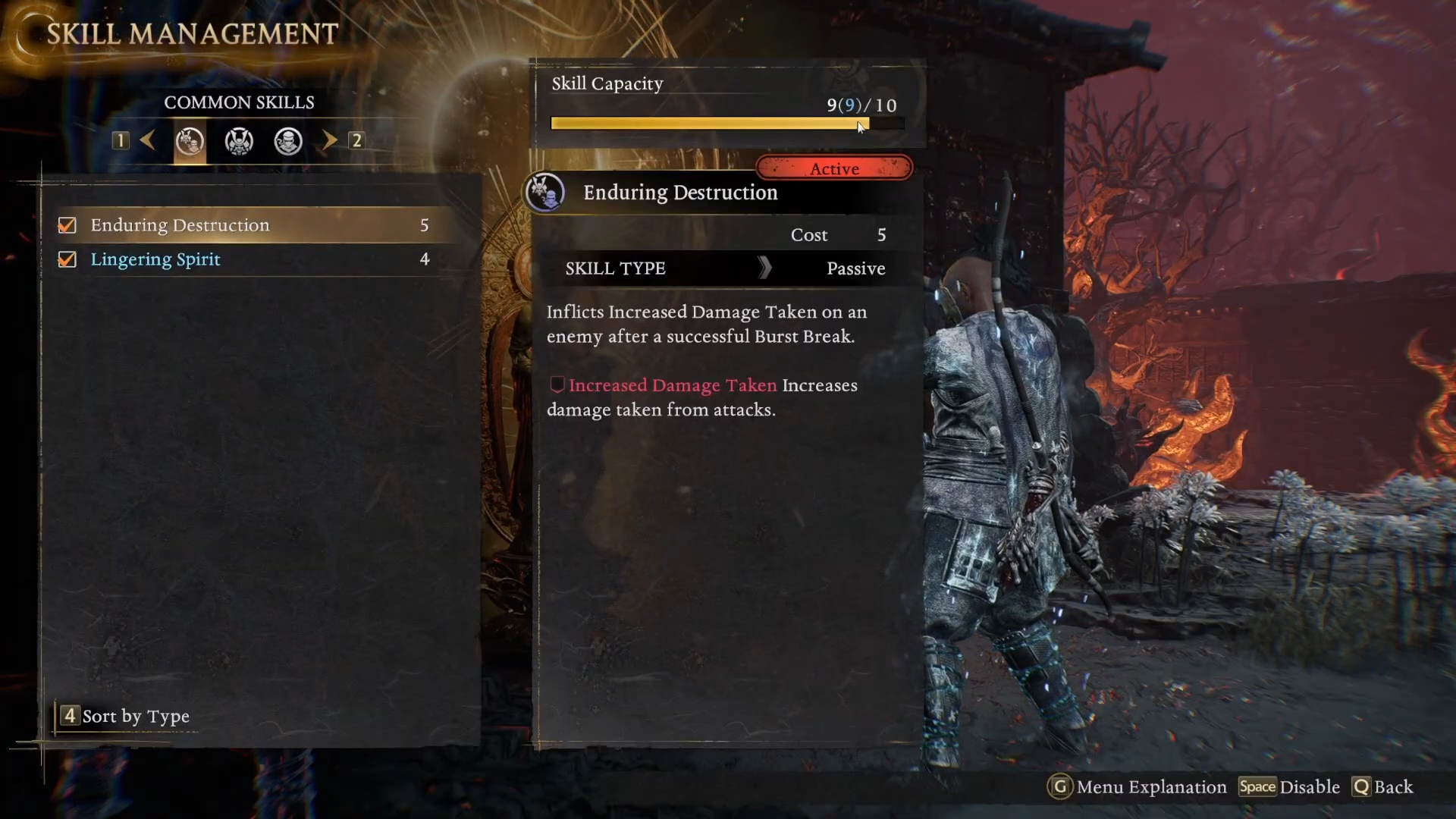Click the right arrow for next skill category
This screenshot has width=1456, height=819.
(329, 140)
